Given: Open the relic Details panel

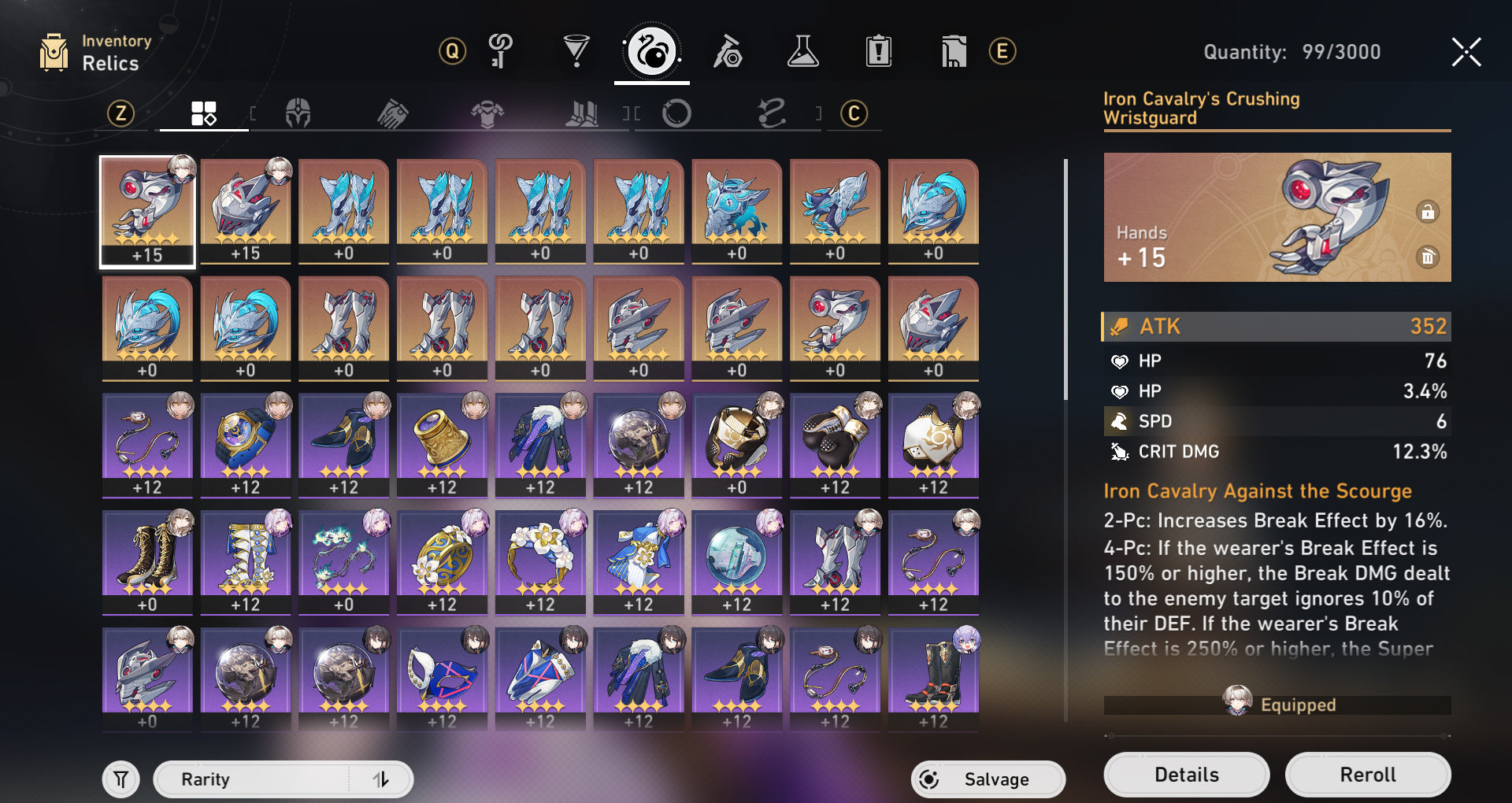Looking at the screenshot, I should [1186, 775].
